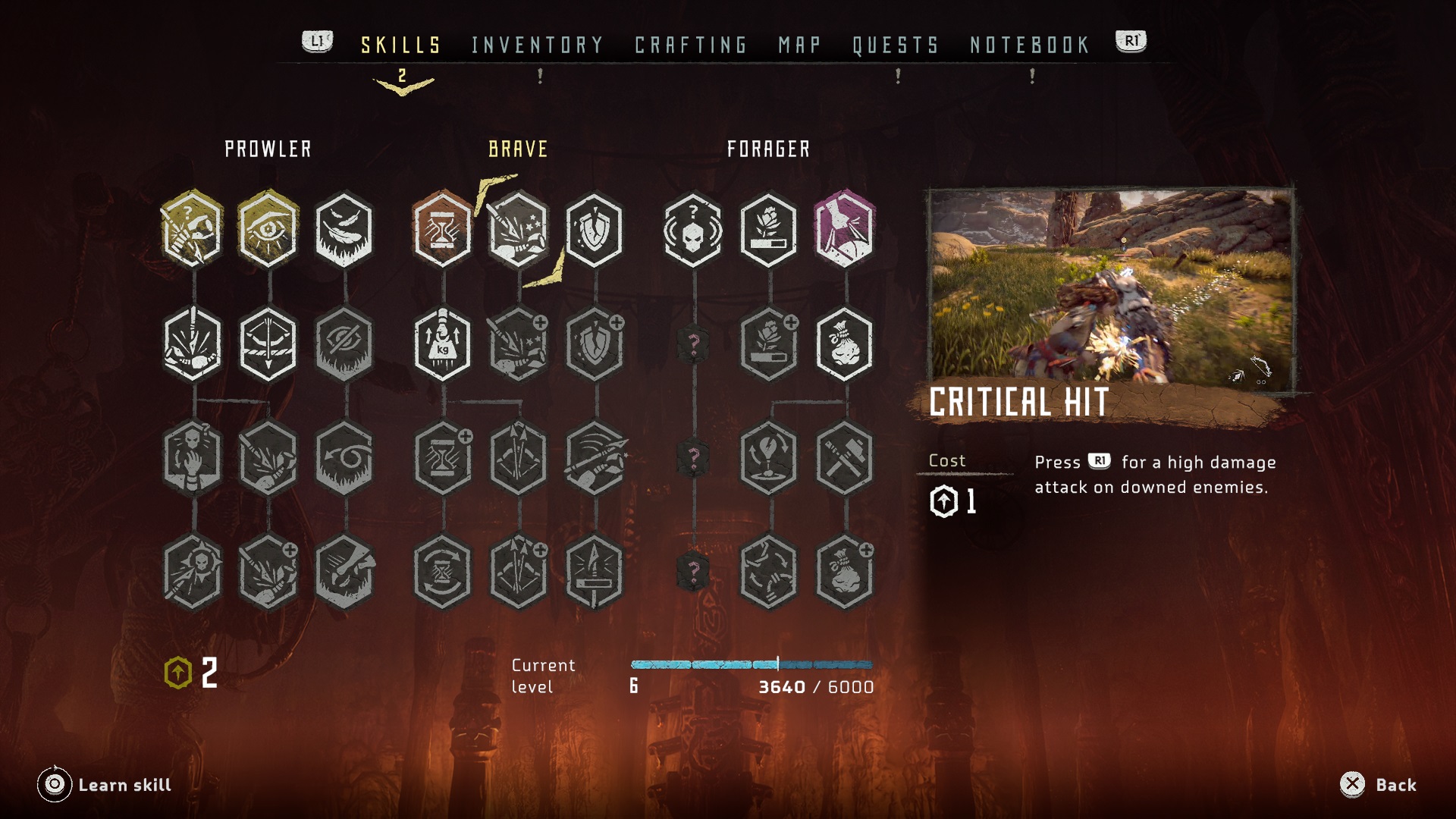Select the orange hourglass skill
This screenshot has height=819, width=1456.
coord(443,229)
